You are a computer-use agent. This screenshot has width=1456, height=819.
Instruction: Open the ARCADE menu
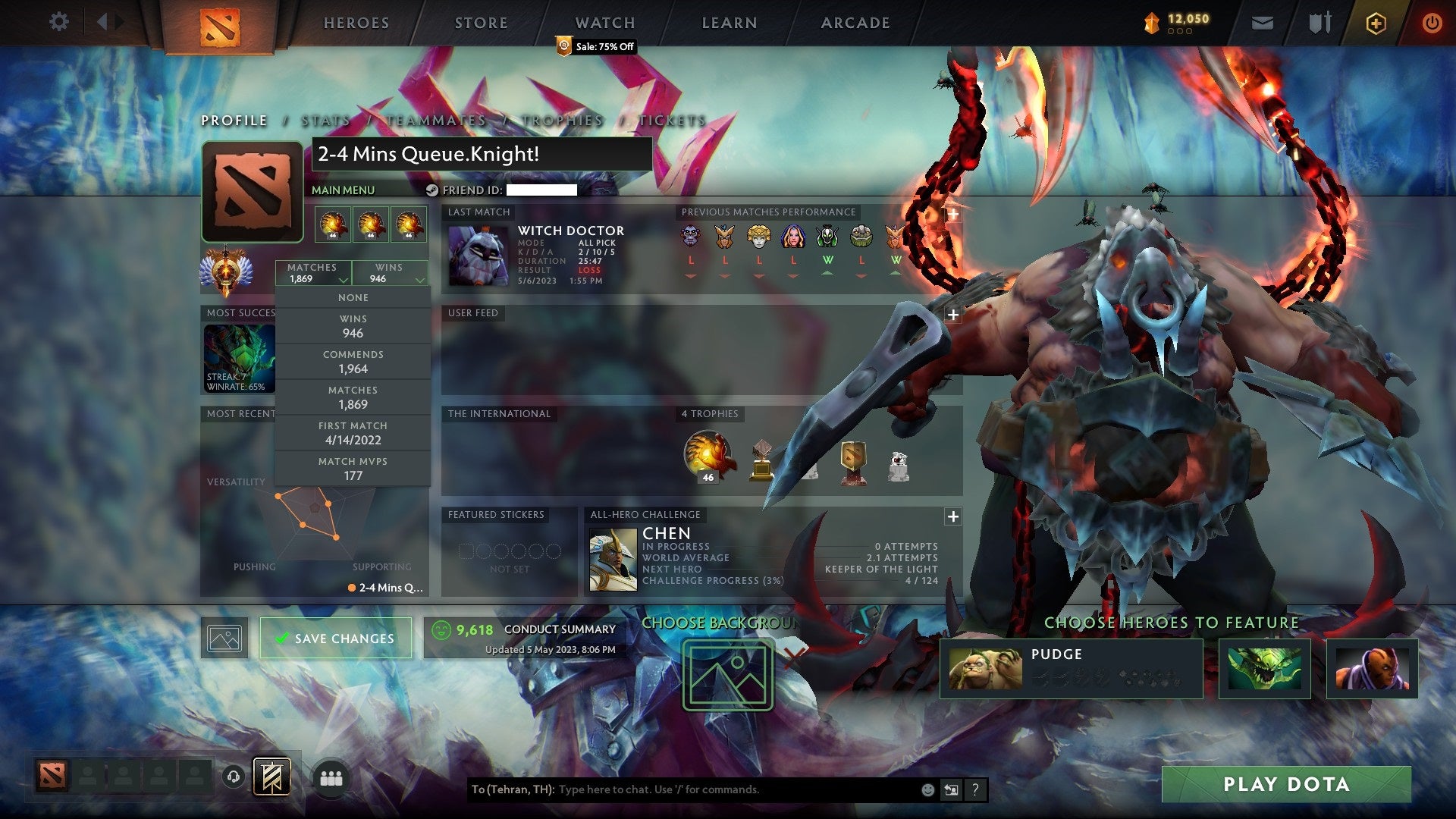(855, 22)
